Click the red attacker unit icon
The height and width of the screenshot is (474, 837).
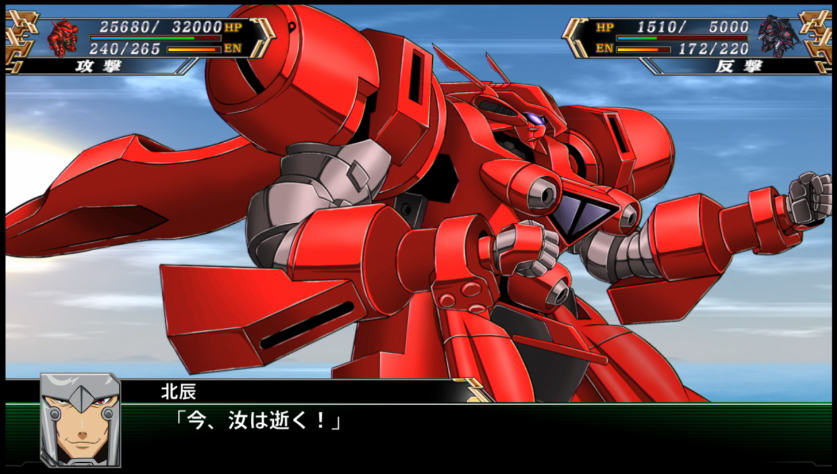point(63,36)
